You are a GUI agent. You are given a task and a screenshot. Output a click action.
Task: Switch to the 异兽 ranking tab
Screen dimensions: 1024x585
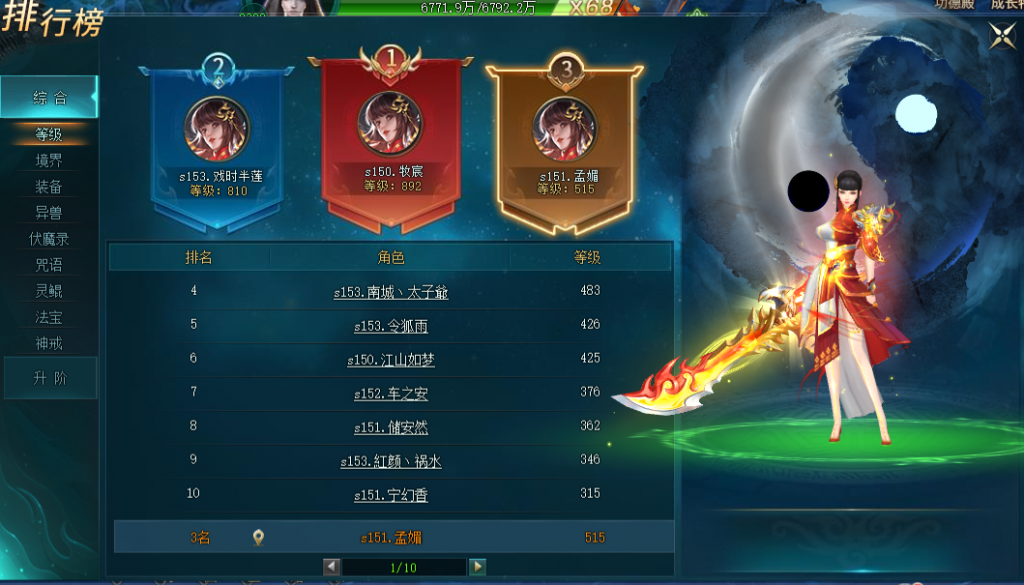[49, 213]
